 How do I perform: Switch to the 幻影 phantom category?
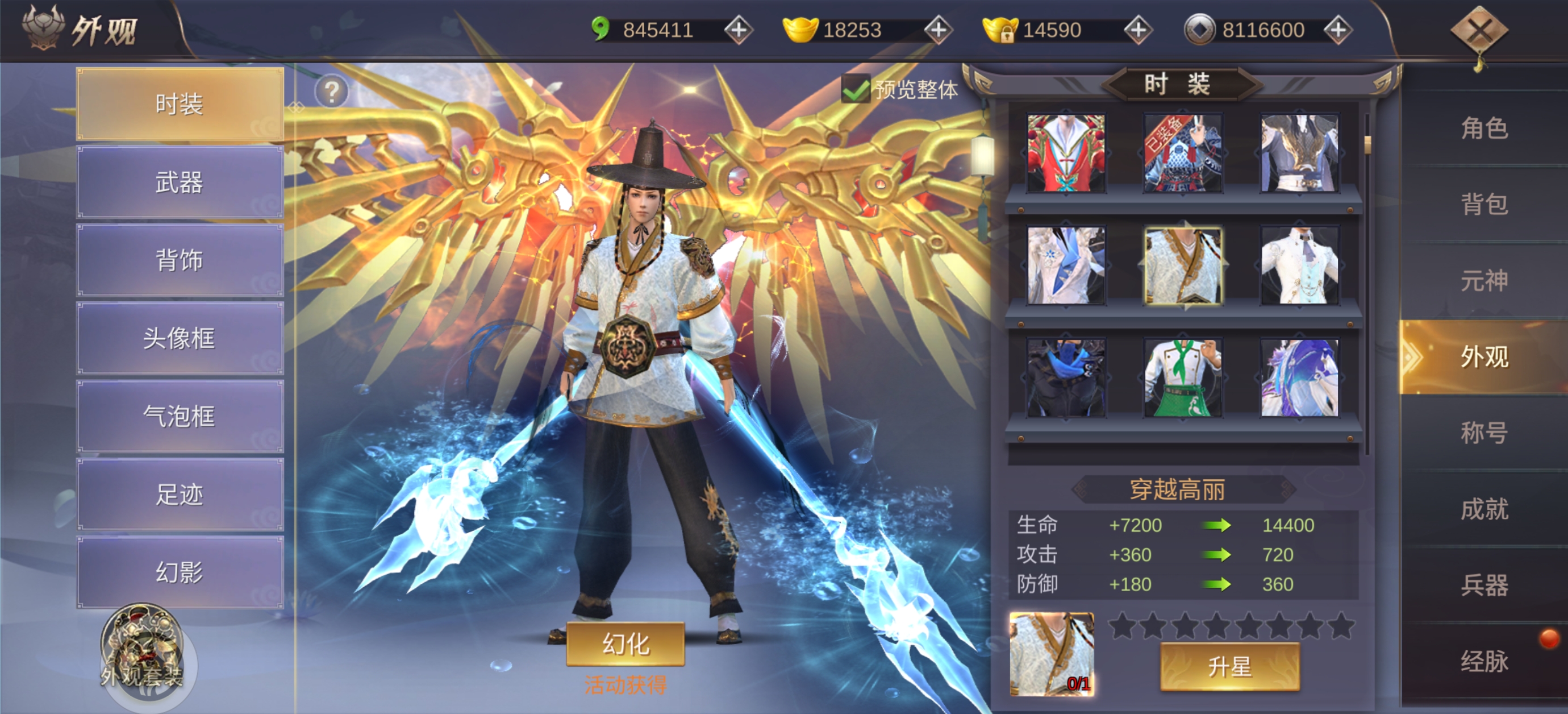[180, 572]
